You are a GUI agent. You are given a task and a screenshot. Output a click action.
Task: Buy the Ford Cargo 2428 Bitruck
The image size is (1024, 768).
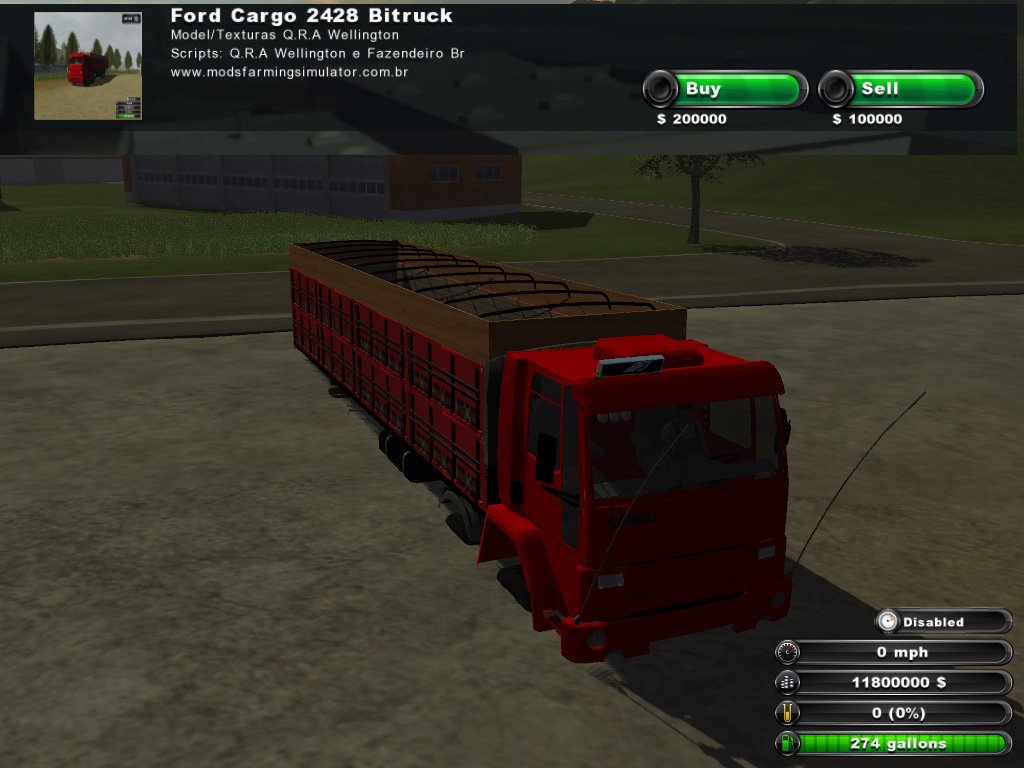pyautogui.click(x=725, y=90)
